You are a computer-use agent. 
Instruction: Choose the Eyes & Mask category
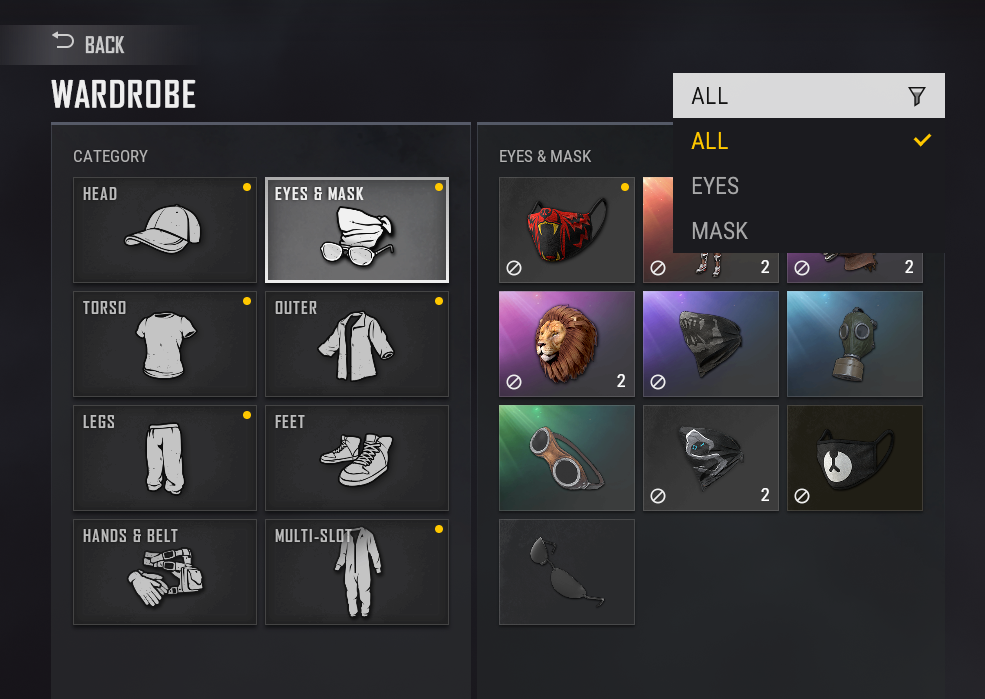357,230
